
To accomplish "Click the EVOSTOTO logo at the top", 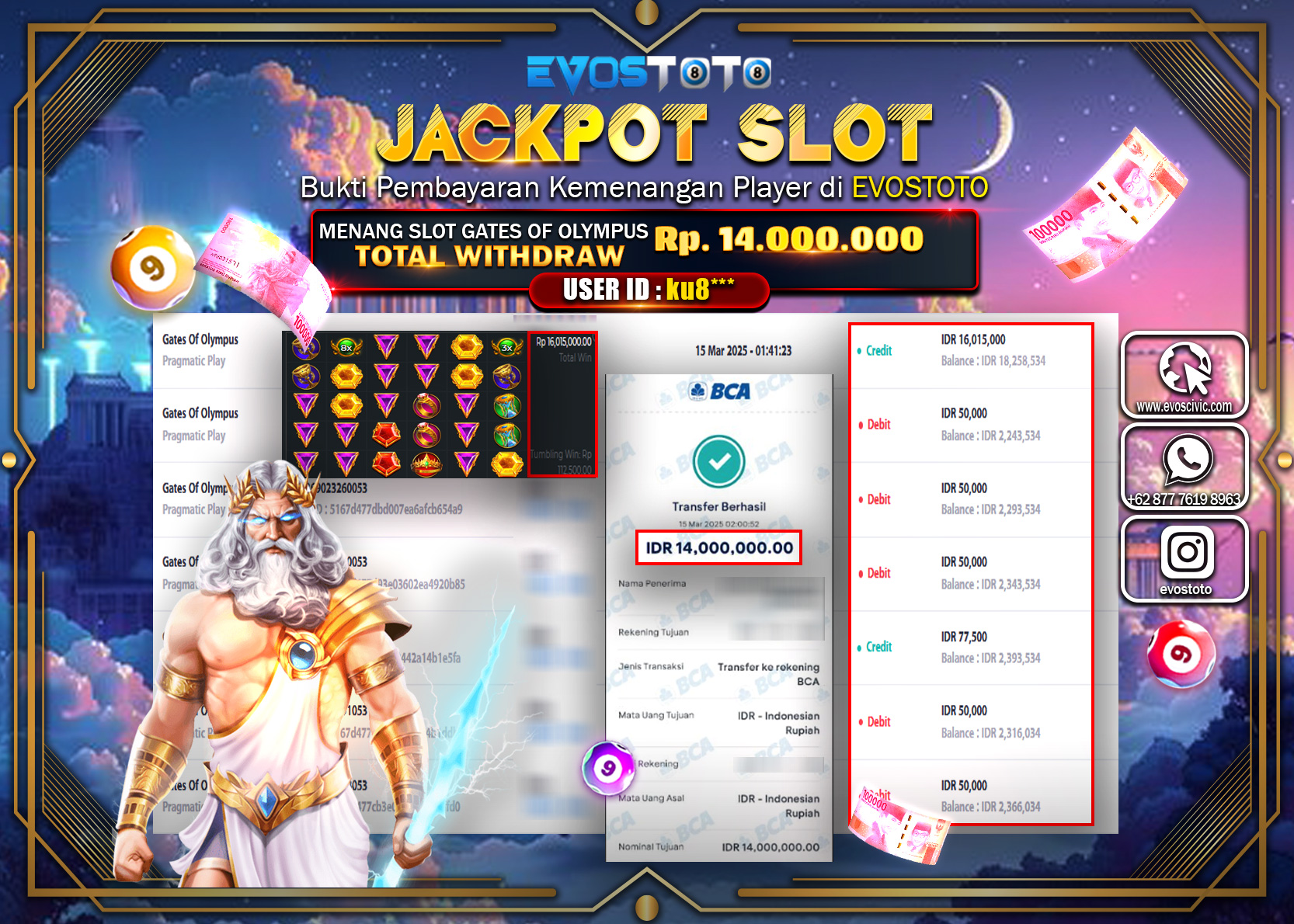I will 647,74.
